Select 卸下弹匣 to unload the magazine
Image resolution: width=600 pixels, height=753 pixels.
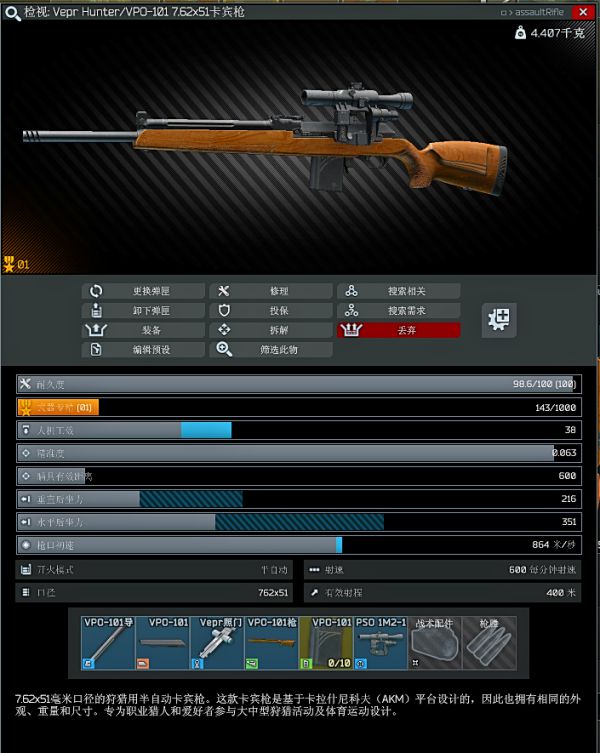click(144, 311)
